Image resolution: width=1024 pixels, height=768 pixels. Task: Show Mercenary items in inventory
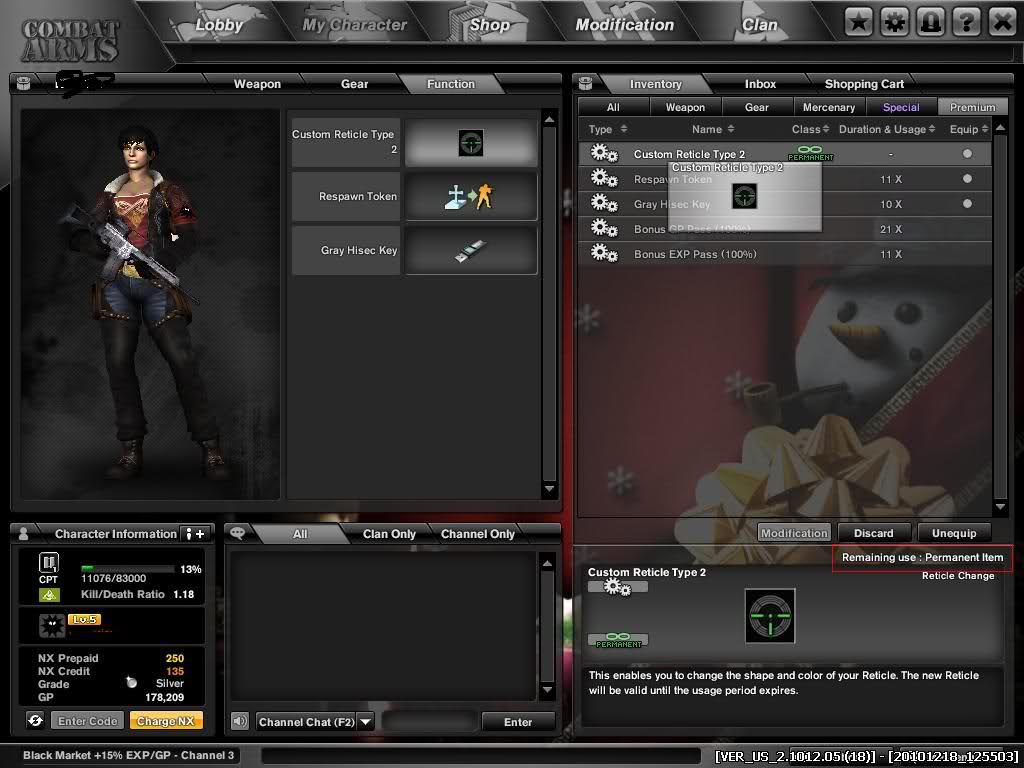coord(829,107)
